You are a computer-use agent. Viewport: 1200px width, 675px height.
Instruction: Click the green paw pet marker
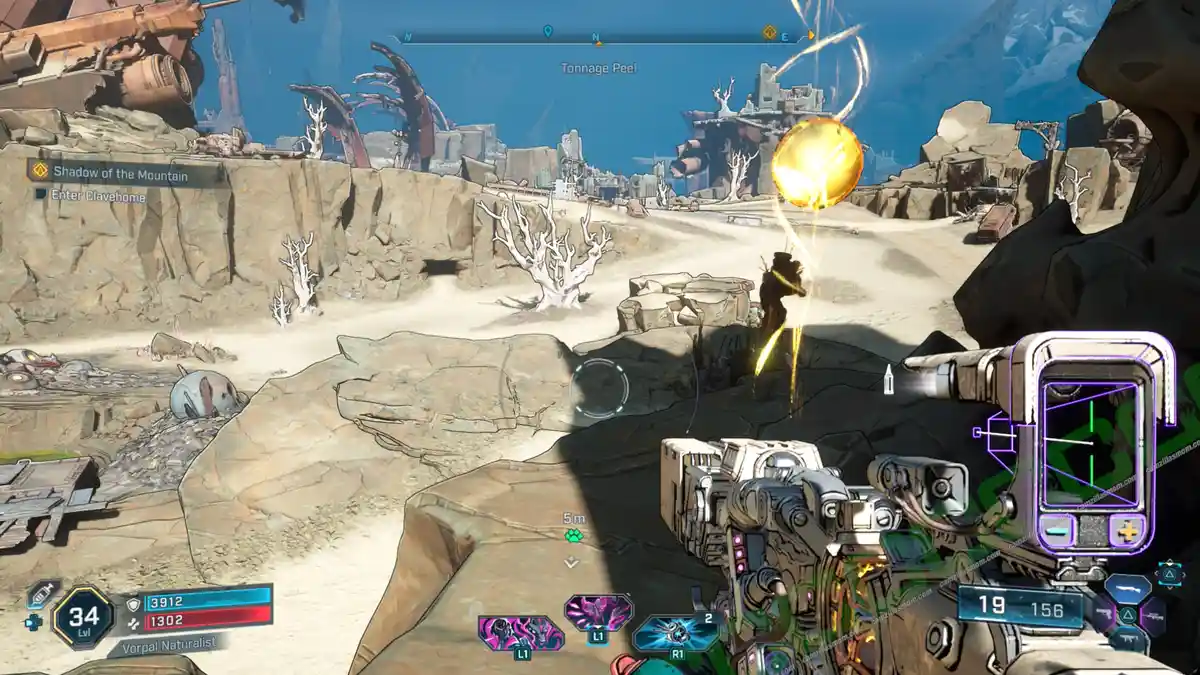(x=573, y=536)
